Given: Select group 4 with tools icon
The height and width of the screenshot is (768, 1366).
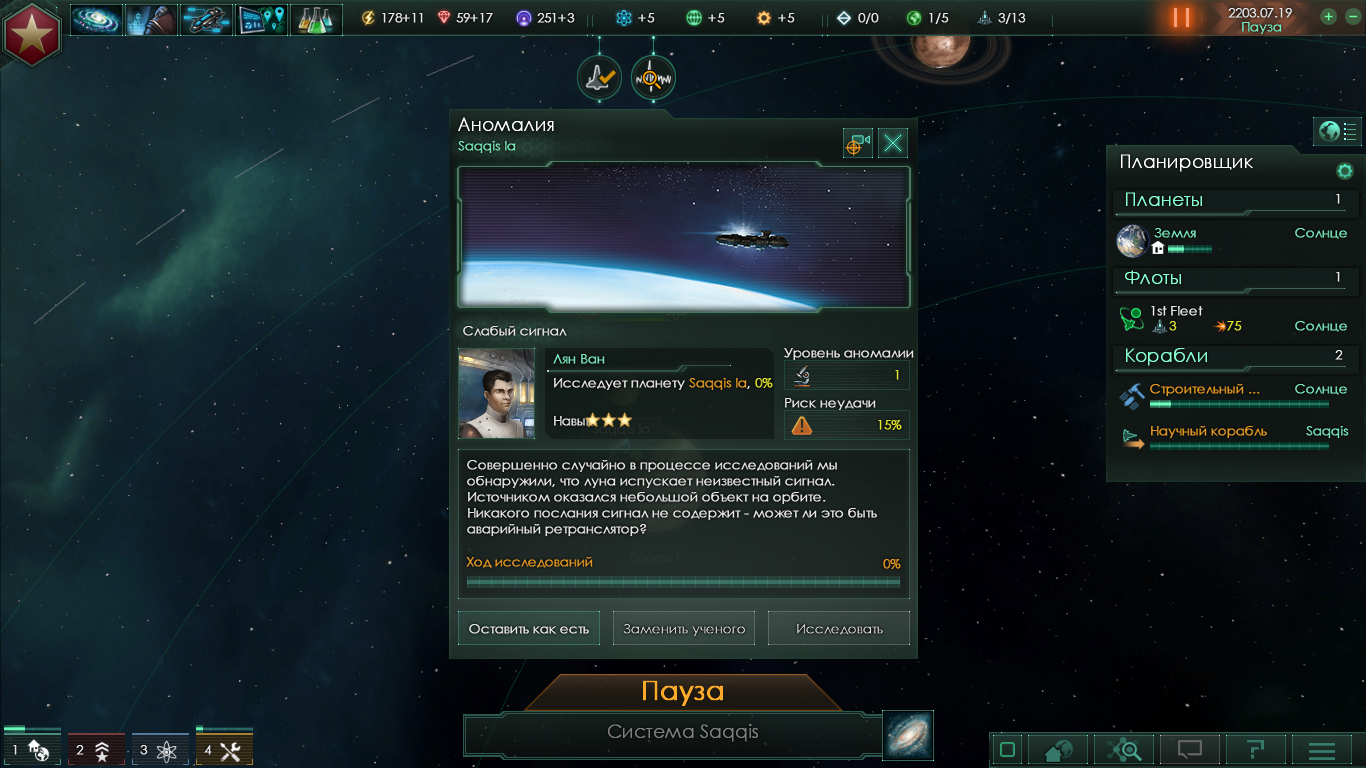Looking at the screenshot, I should [224, 750].
